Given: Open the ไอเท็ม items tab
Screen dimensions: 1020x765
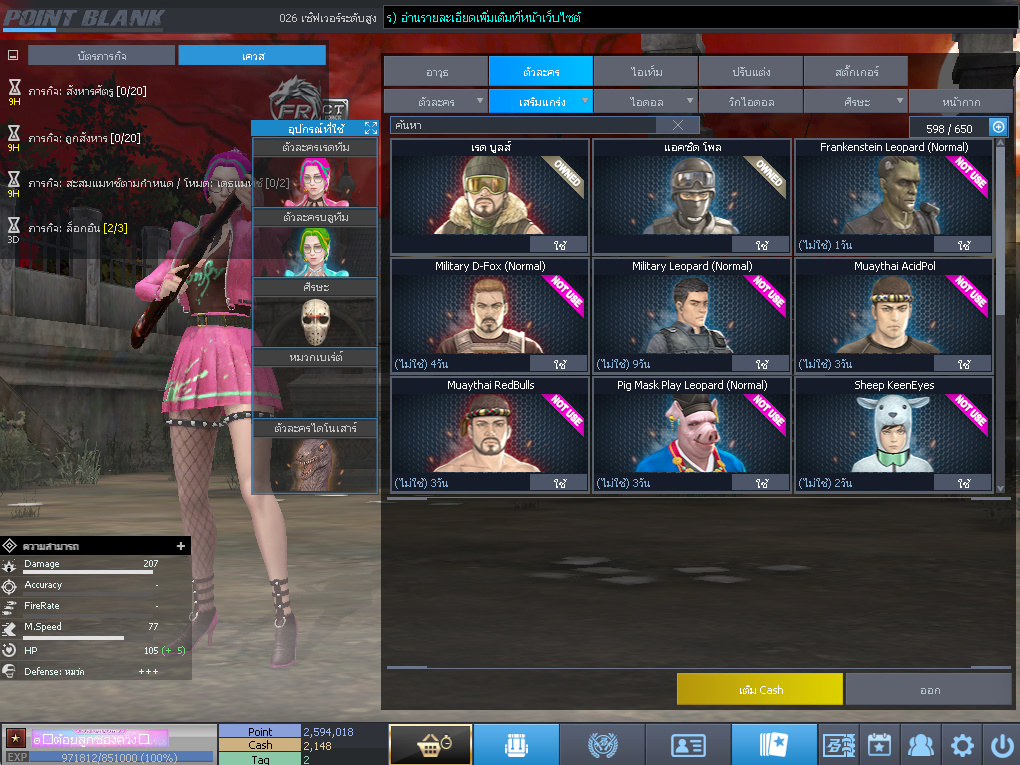Looking at the screenshot, I should pyautogui.click(x=645, y=72).
